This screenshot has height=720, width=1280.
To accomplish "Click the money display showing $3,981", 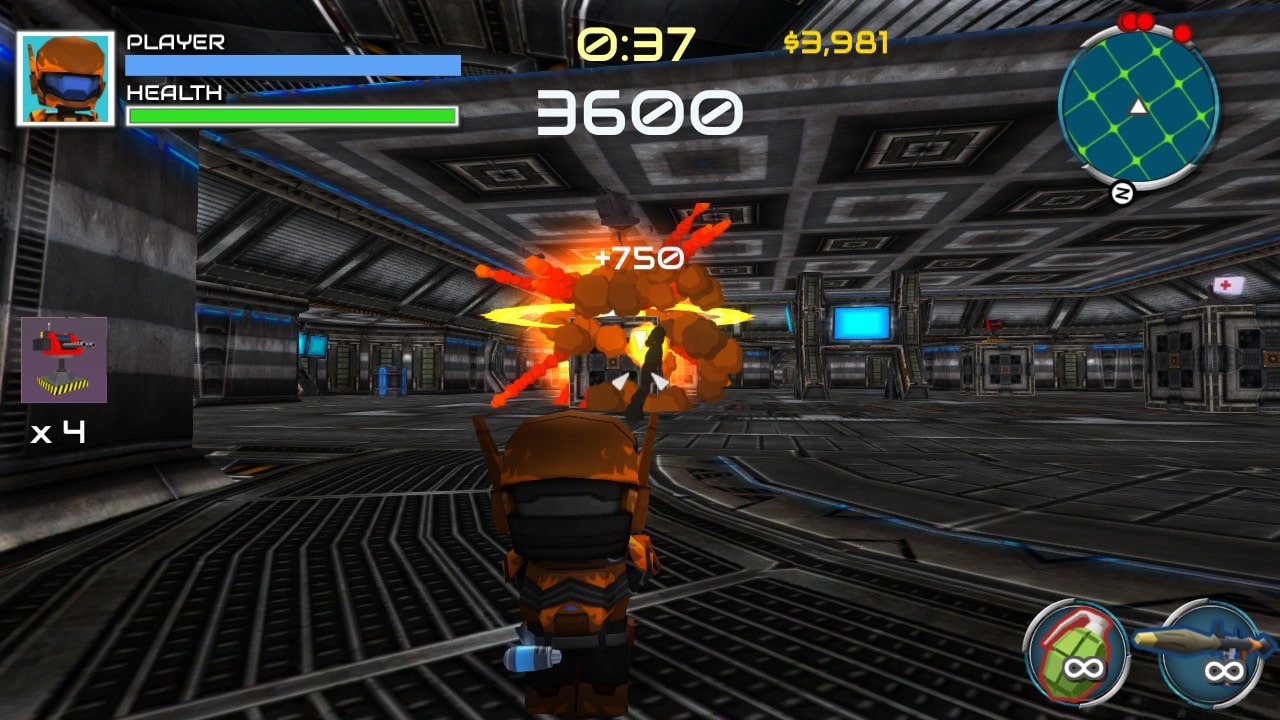I will coord(836,42).
